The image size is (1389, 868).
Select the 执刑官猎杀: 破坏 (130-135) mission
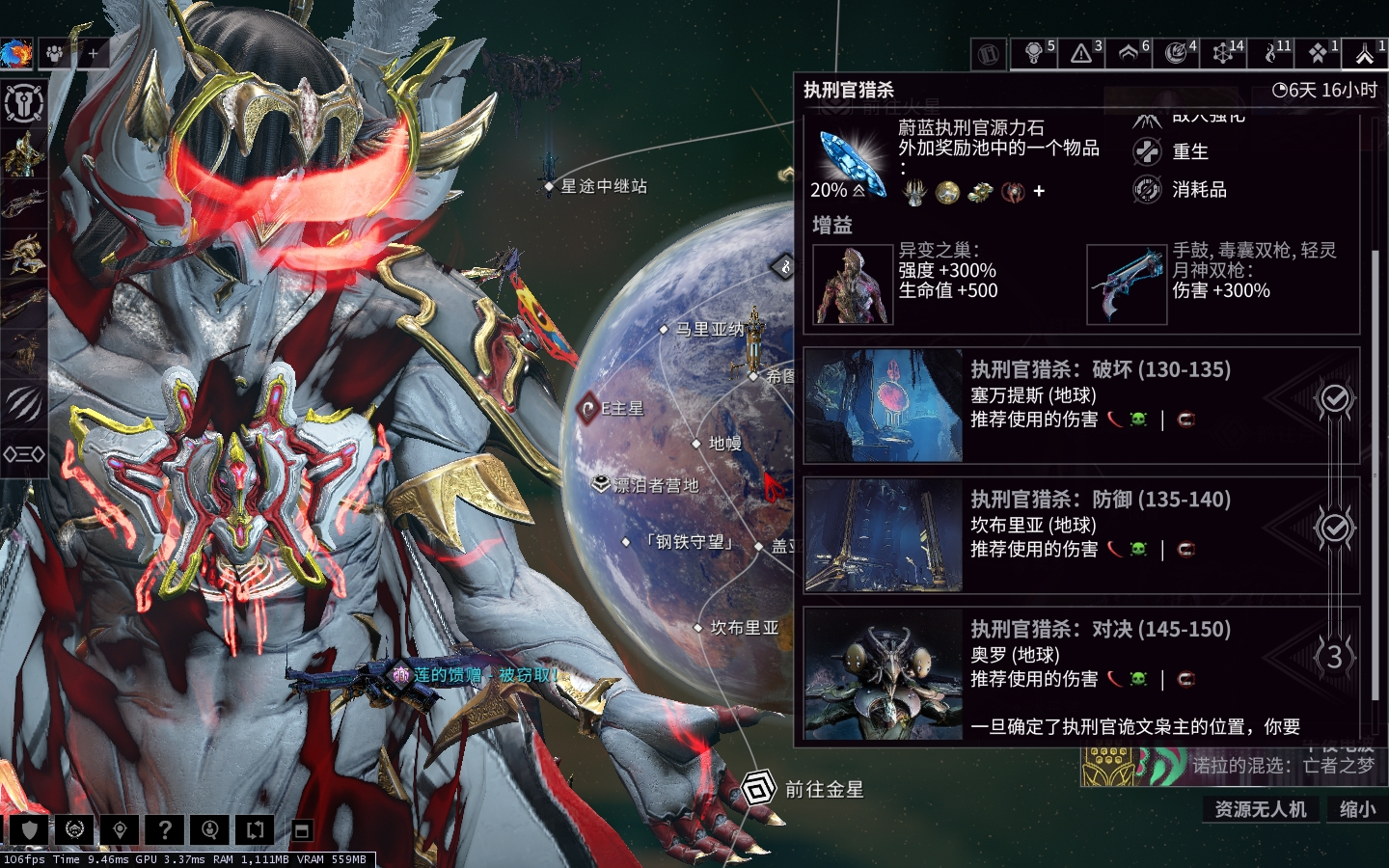[x=1080, y=405]
